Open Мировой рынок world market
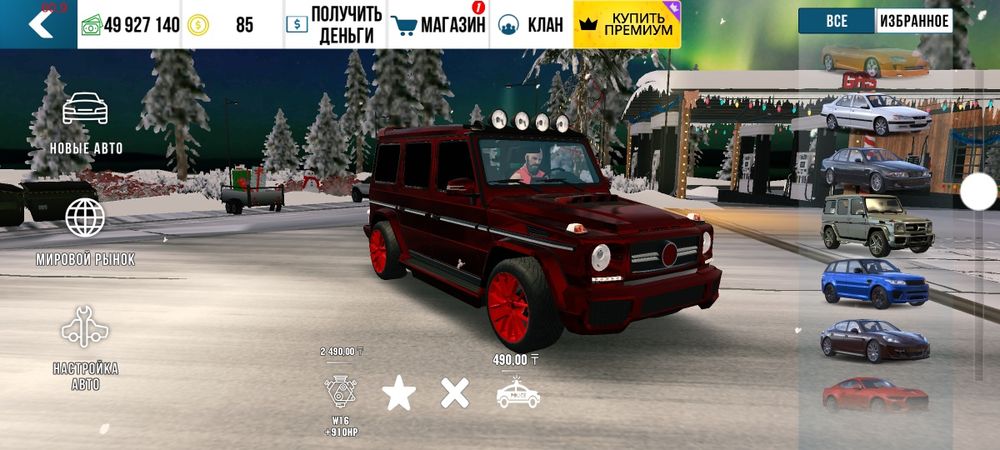Viewport: 1000px width, 450px height. 85,231
